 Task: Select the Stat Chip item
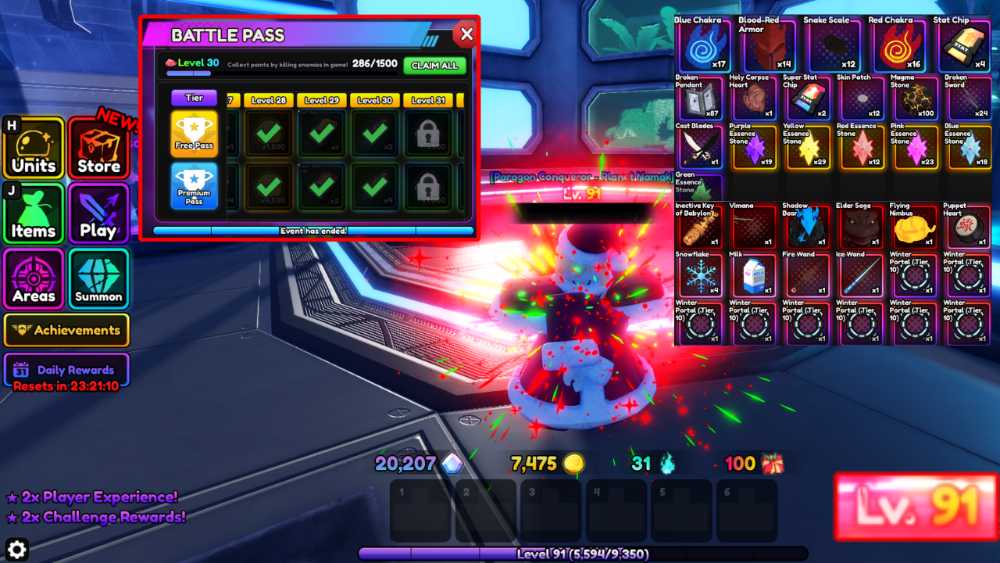click(915, 47)
